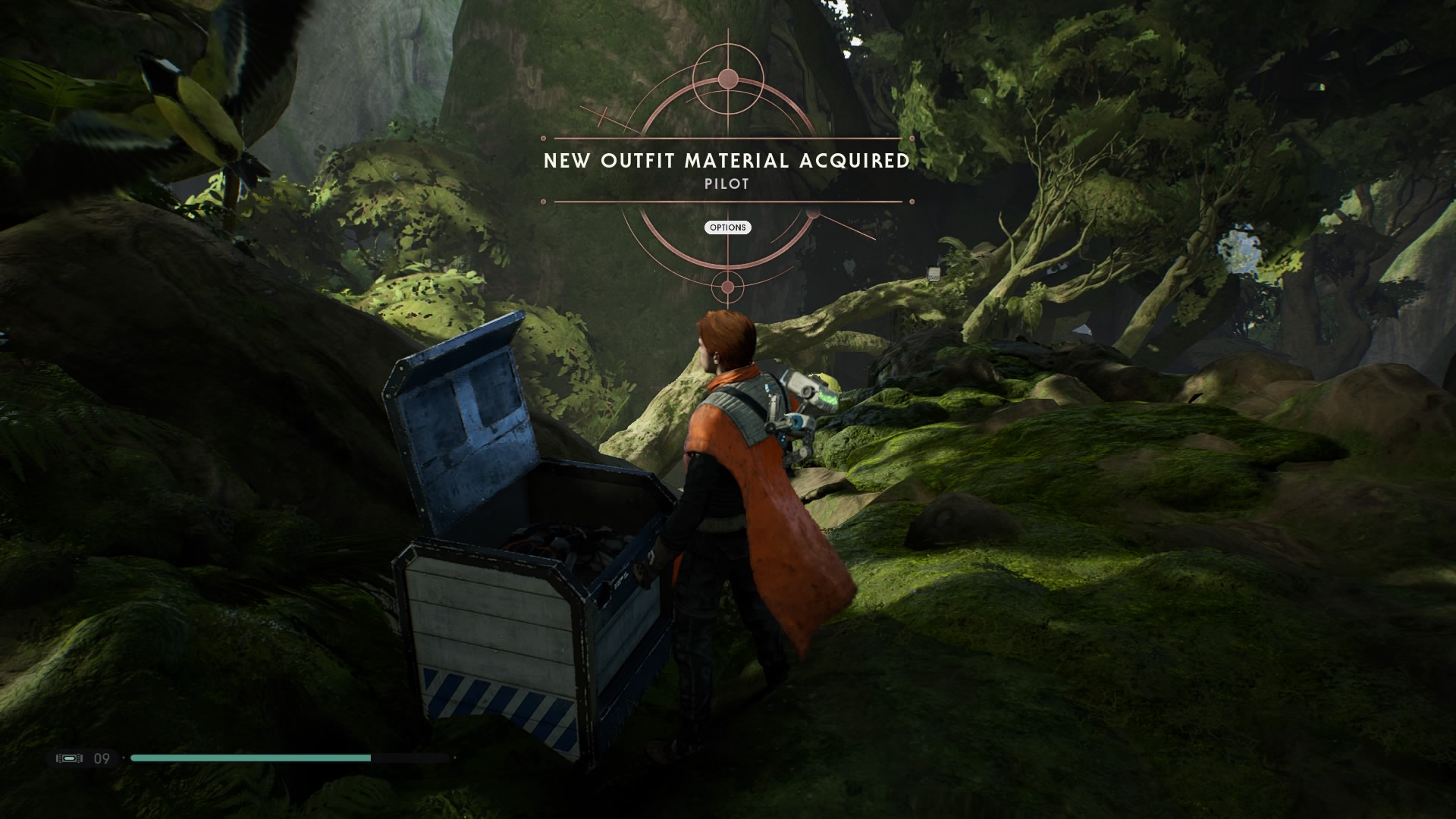Click the small node on the emblem's outer ring

coord(813,213)
